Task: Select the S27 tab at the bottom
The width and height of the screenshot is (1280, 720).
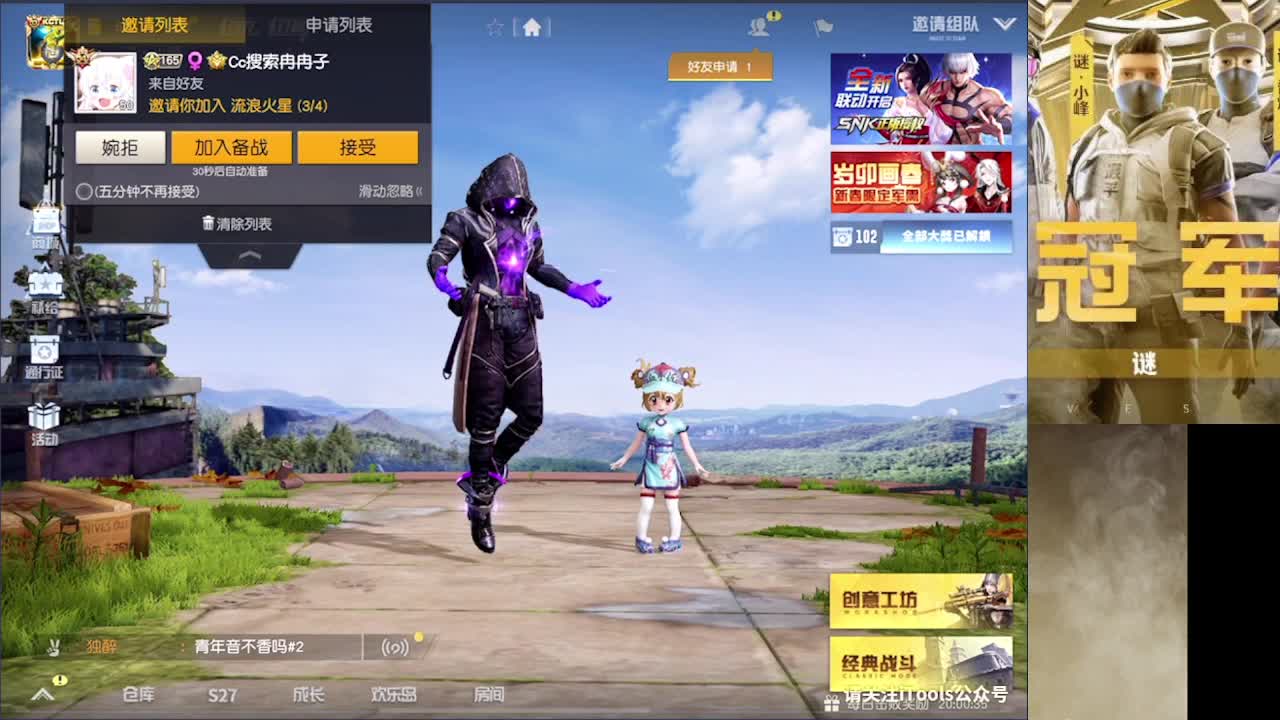Action: click(x=222, y=694)
